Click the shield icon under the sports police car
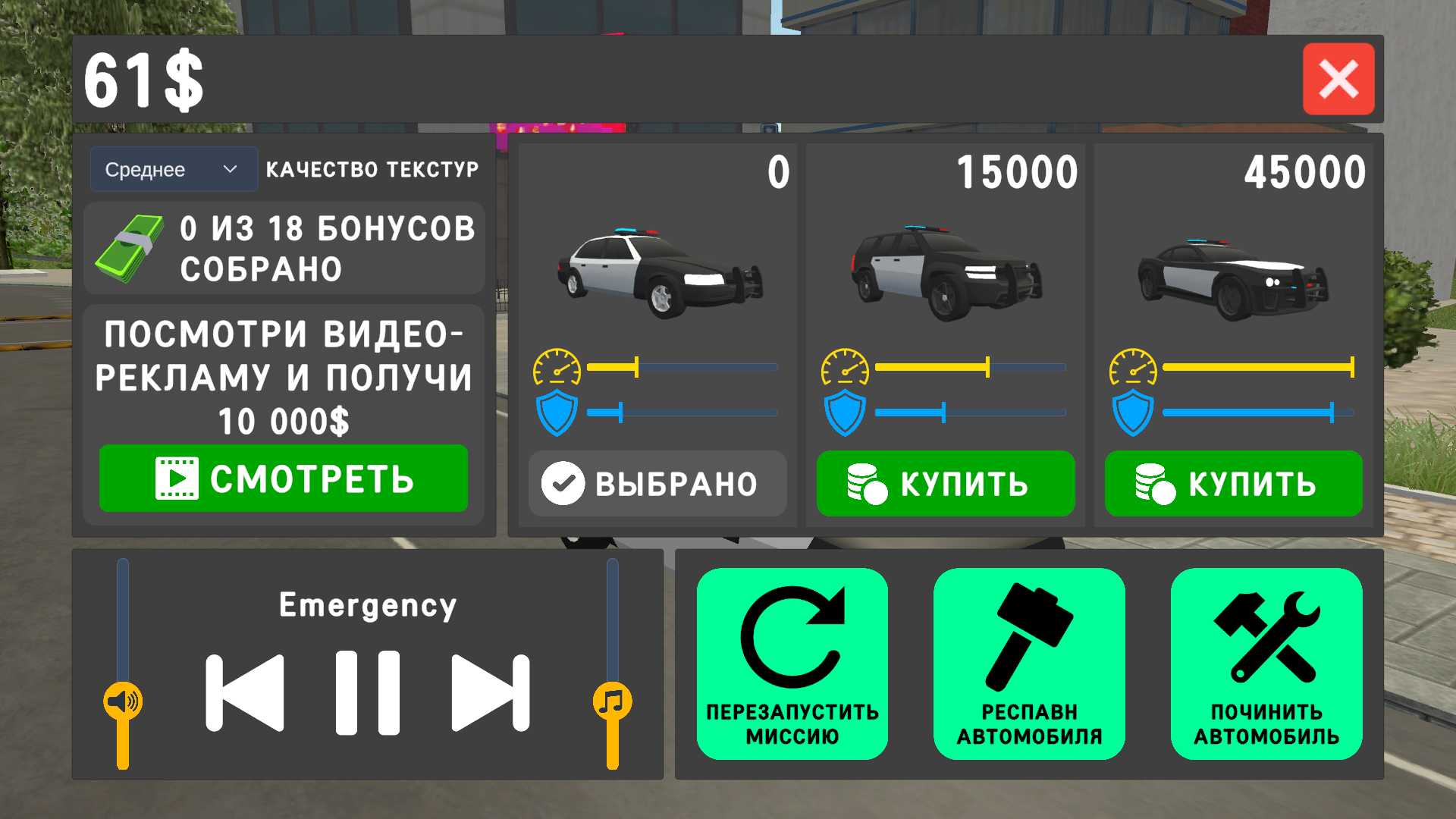Image resolution: width=1456 pixels, height=819 pixels. click(1133, 412)
